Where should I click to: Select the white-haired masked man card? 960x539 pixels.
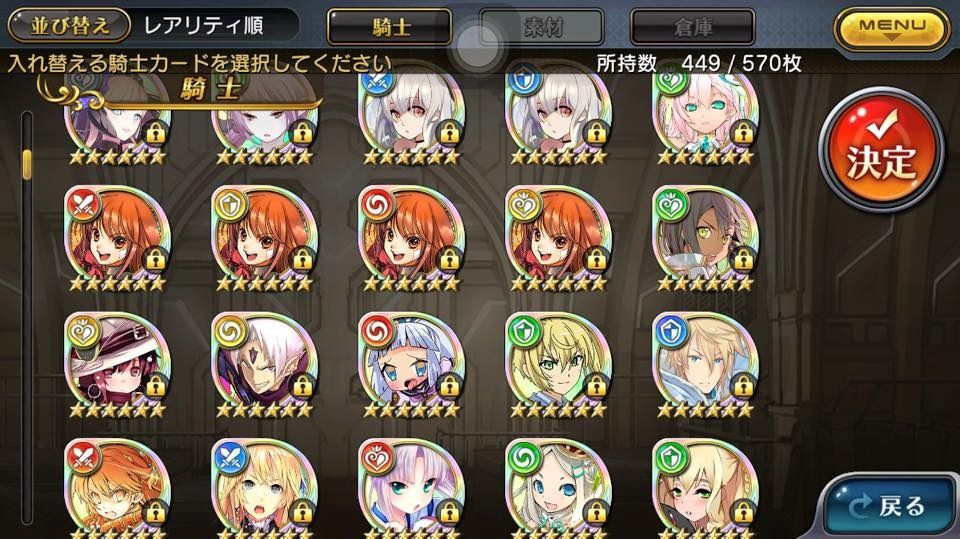(262, 361)
